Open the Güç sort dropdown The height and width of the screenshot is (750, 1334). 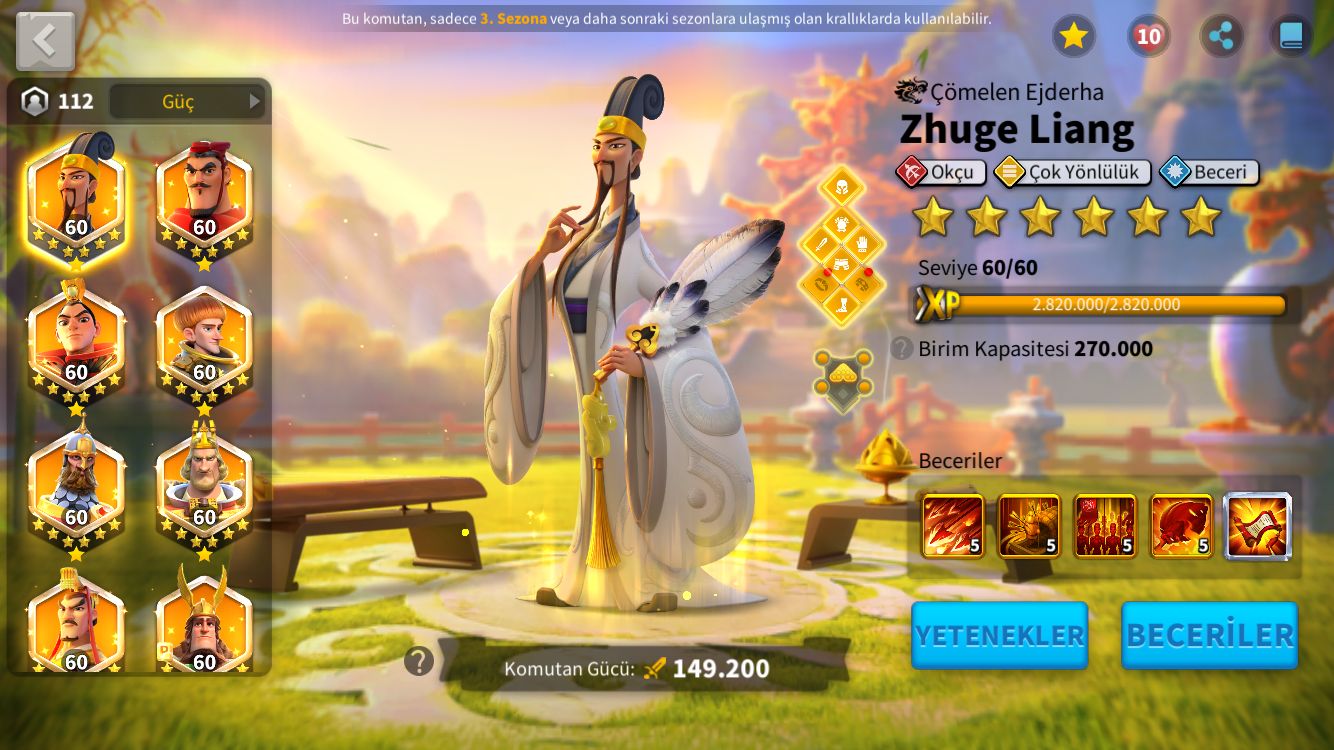[187, 101]
